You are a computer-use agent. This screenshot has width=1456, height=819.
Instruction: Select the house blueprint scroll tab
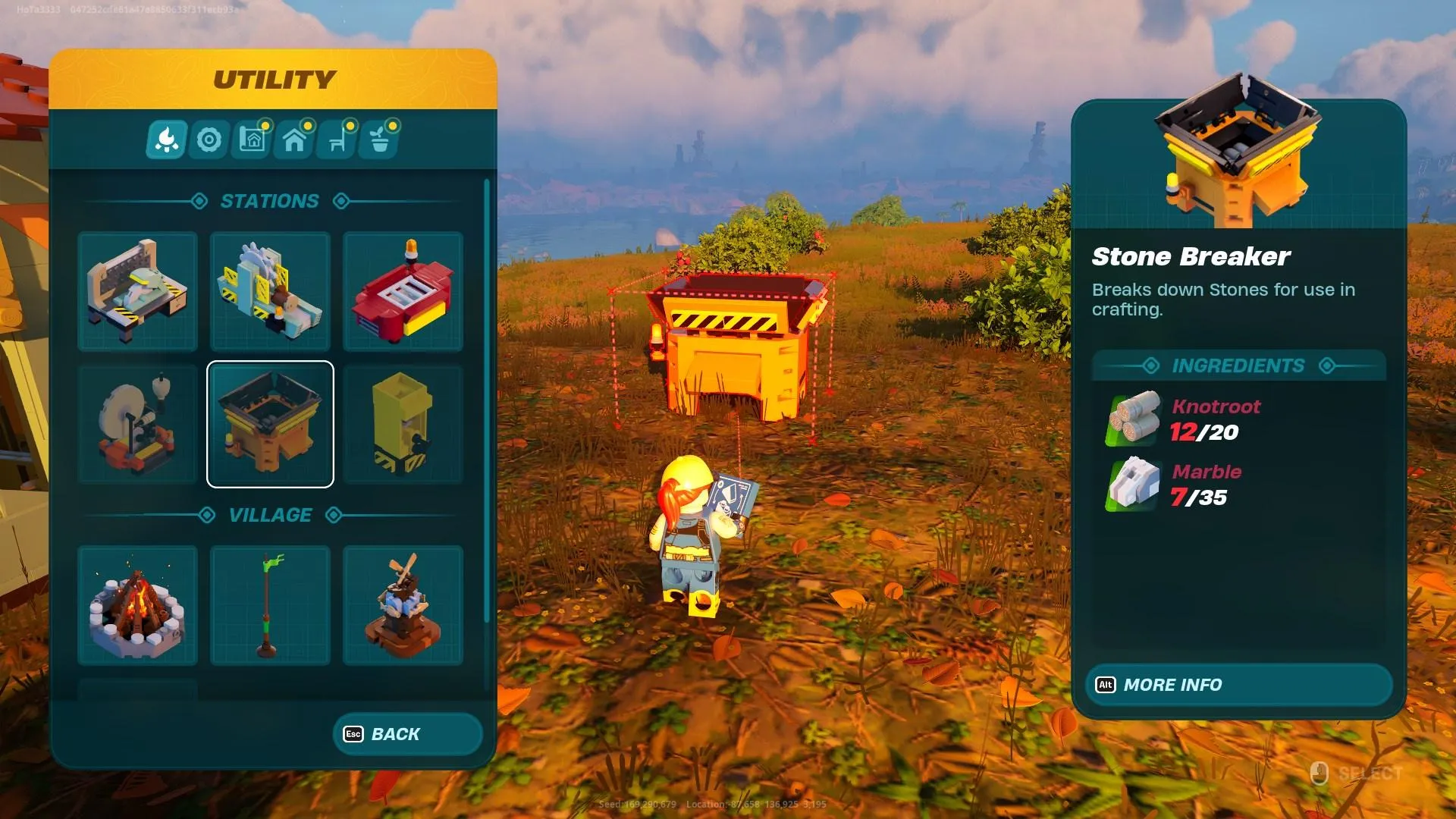(253, 140)
